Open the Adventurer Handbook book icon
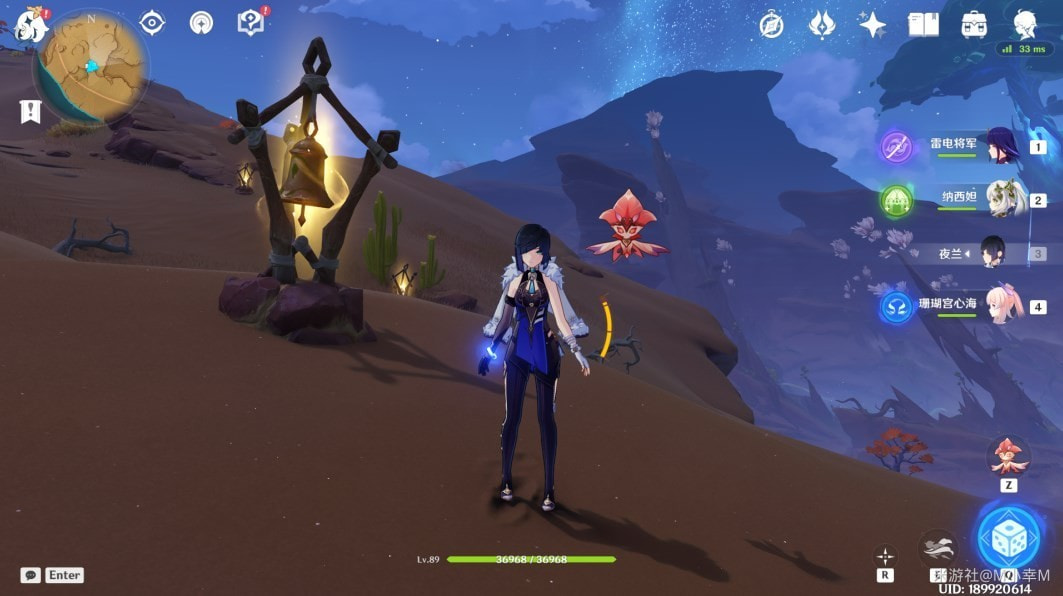Image resolution: width=1063 pixels, height=596 pixels. click(923, 25)
